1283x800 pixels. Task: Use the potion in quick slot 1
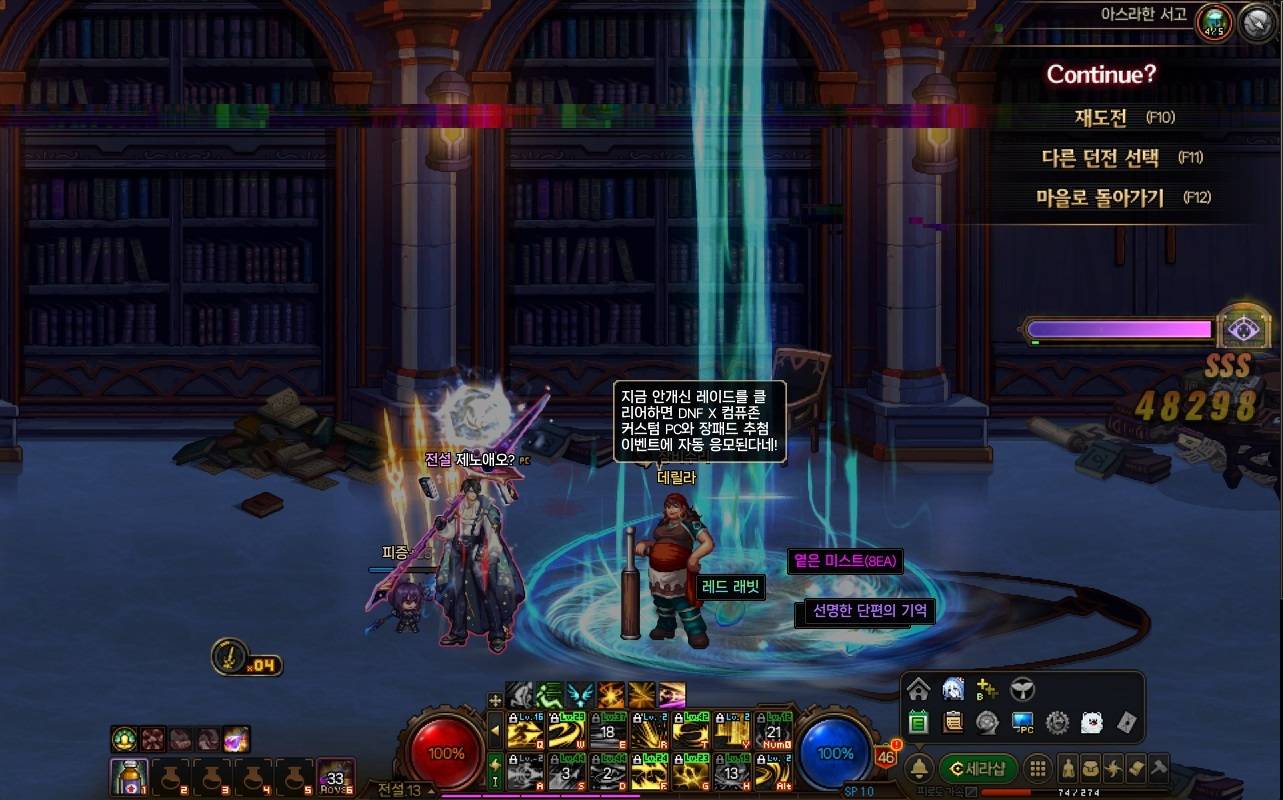pos(129,777)
